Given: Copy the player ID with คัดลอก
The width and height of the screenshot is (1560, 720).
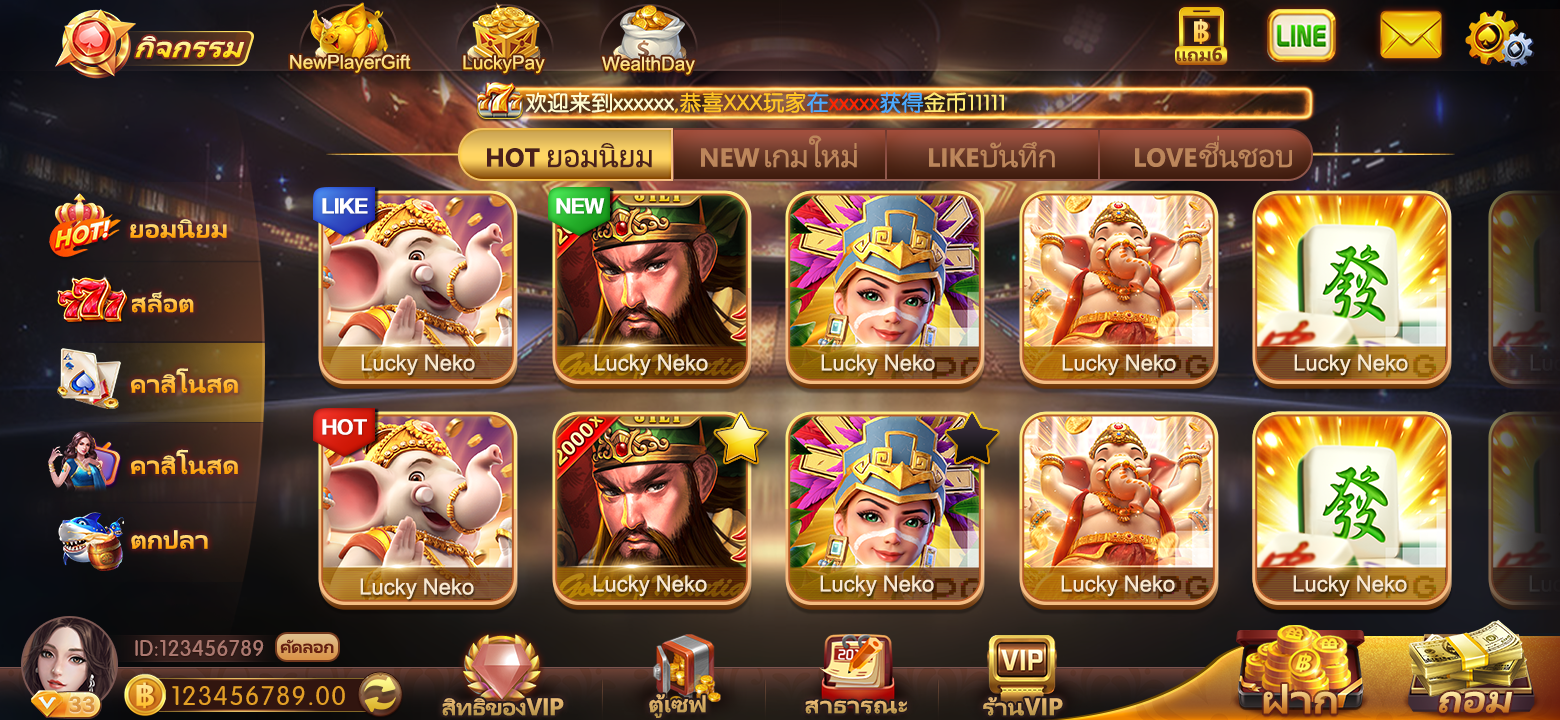Looking at the screenshot, I should click(x=307, y=648).
